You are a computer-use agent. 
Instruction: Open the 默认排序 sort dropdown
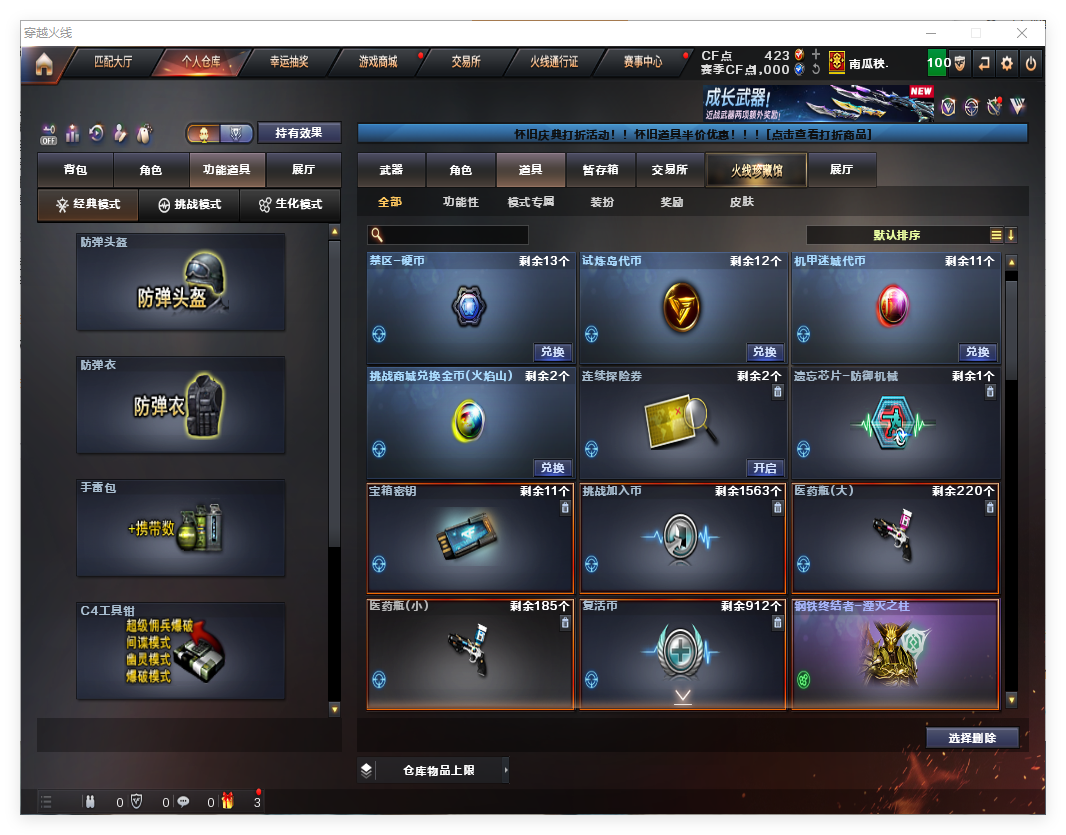(897, 235)
